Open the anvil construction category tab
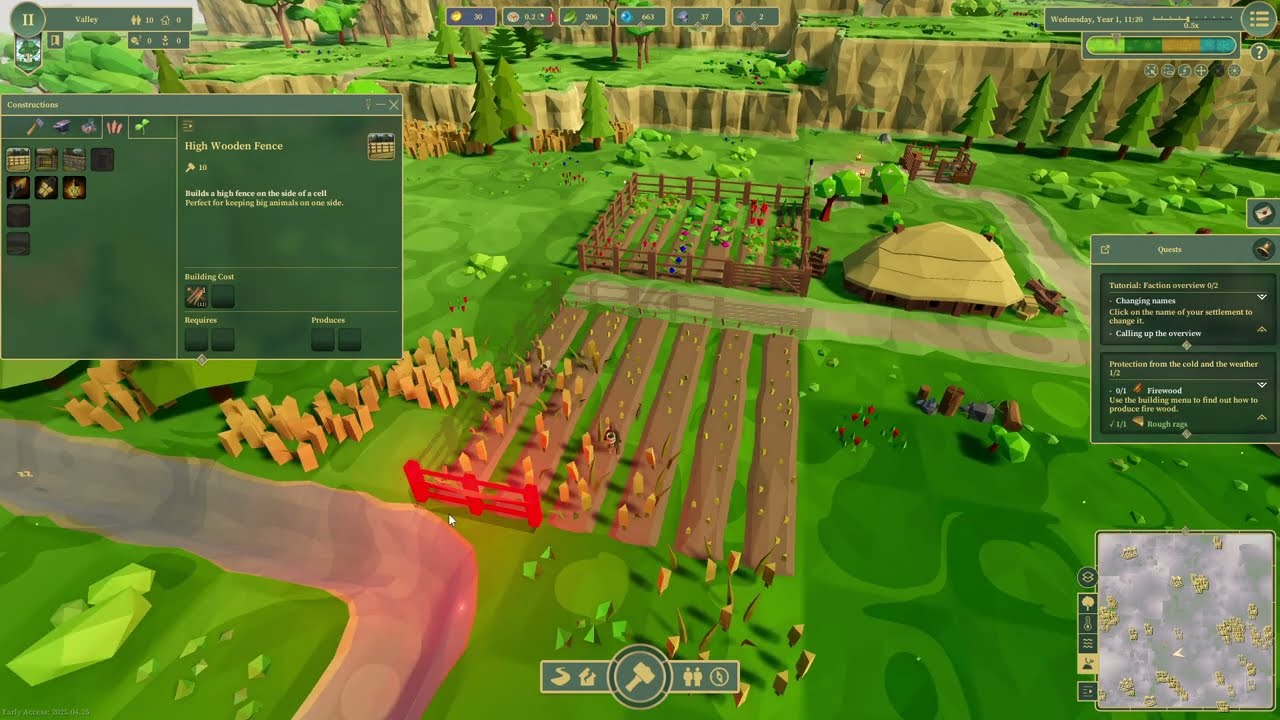 tap(62, 127)
